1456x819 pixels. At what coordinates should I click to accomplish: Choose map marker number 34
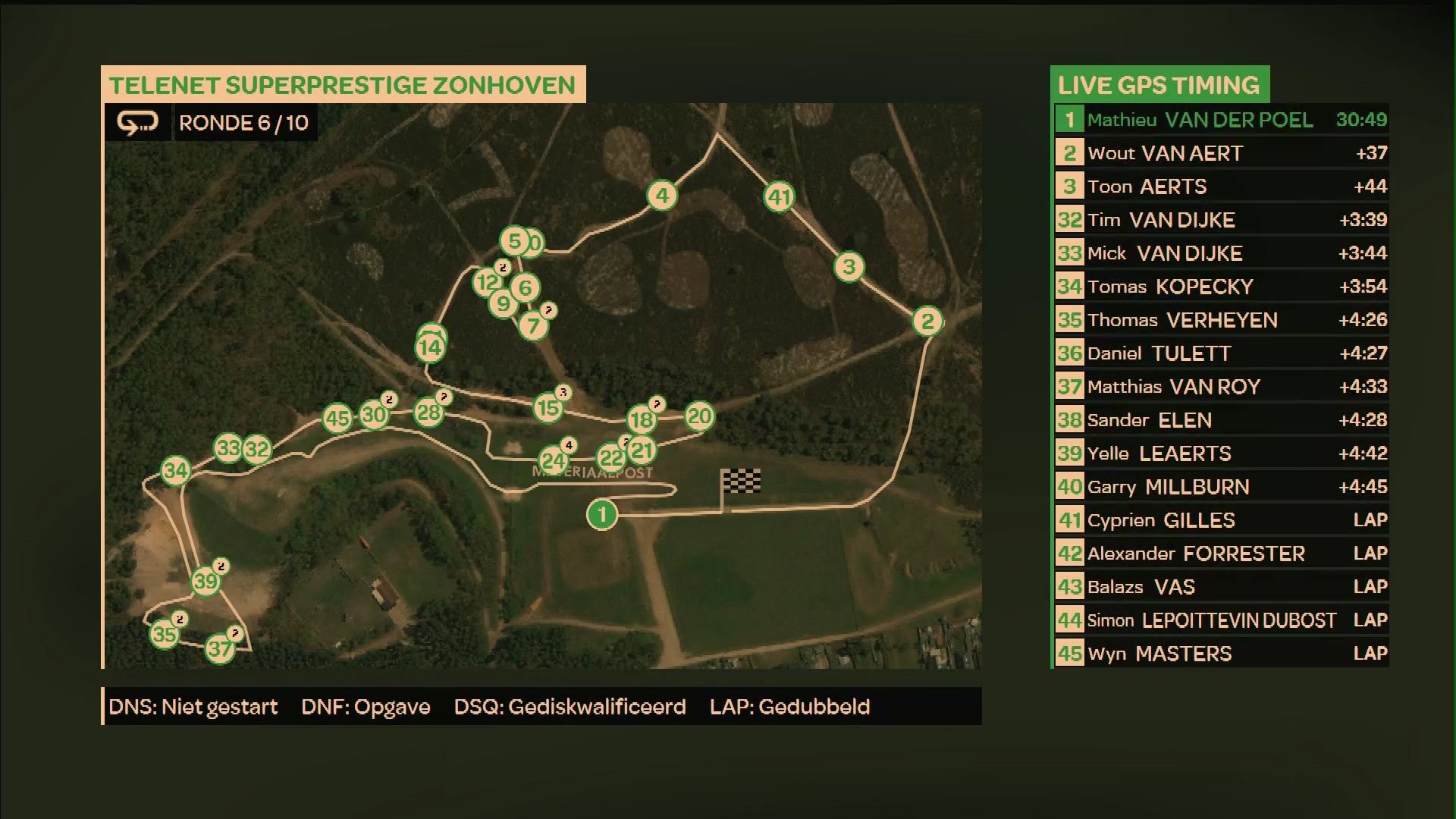175,471
